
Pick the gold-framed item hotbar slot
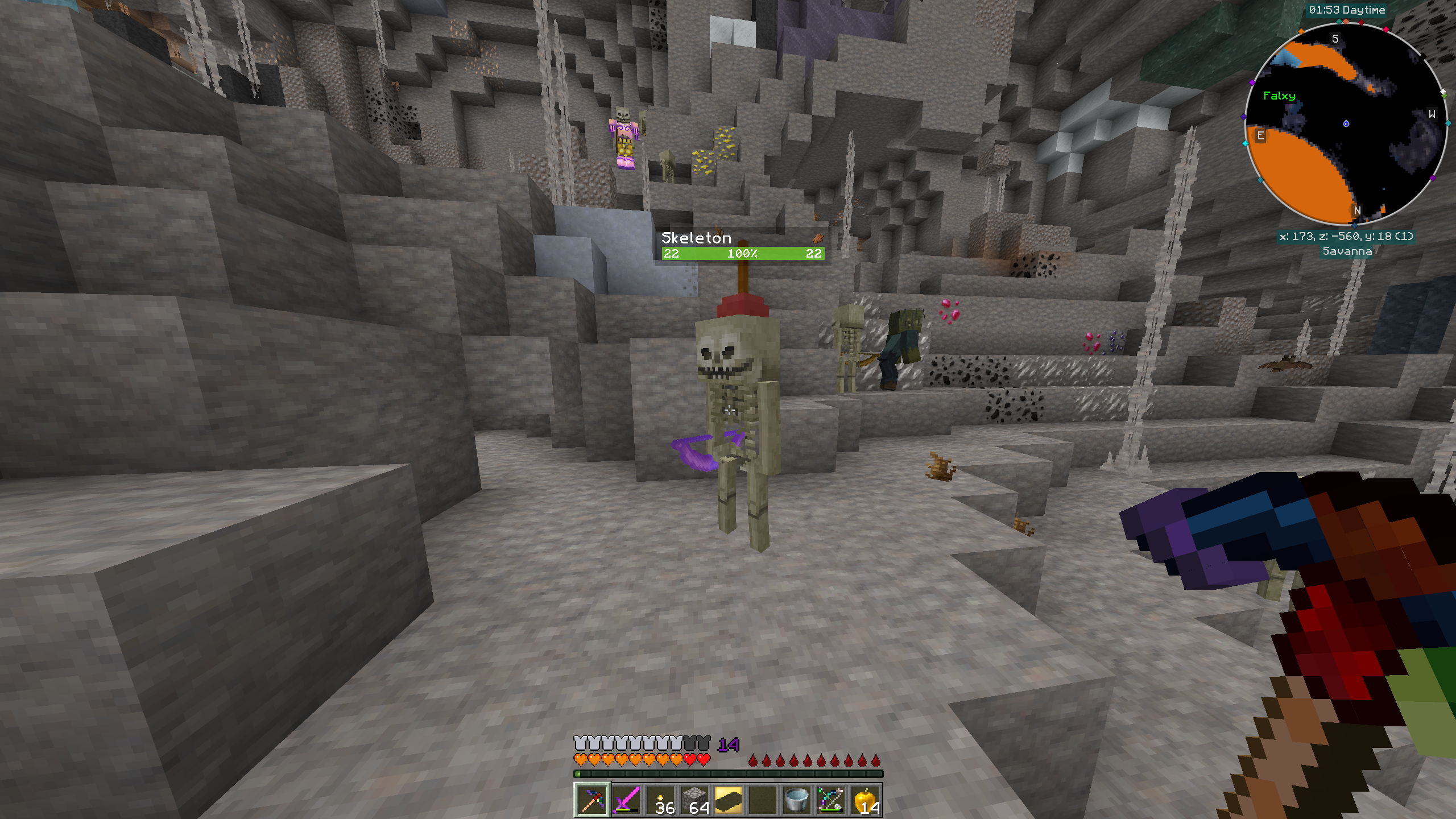point(729,800)
